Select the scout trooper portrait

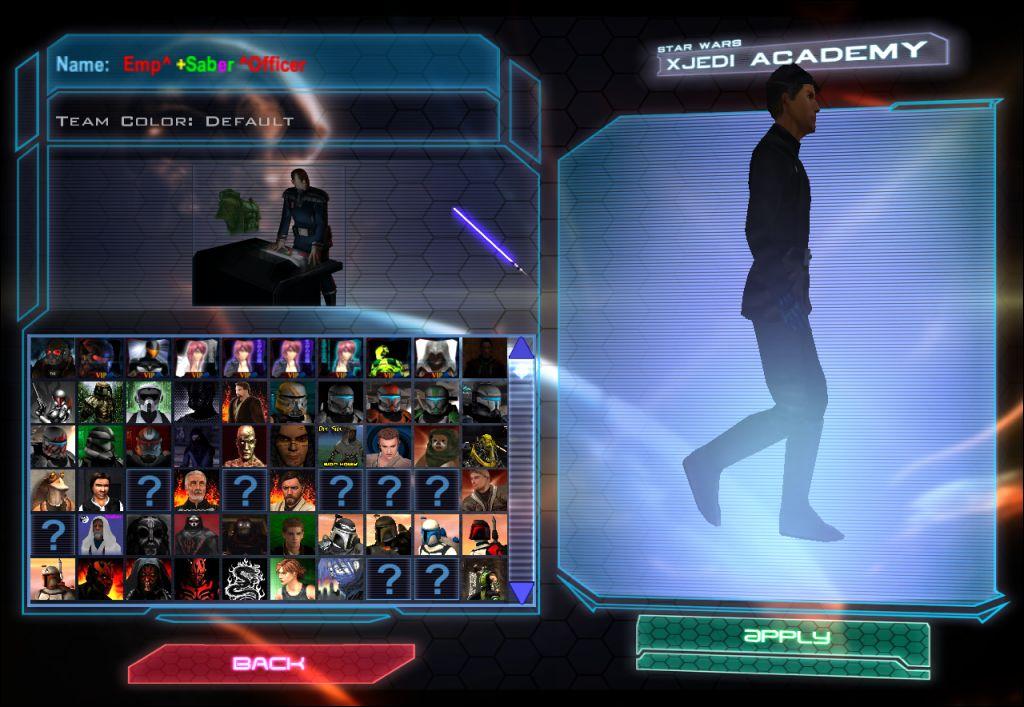coord(148,402)
